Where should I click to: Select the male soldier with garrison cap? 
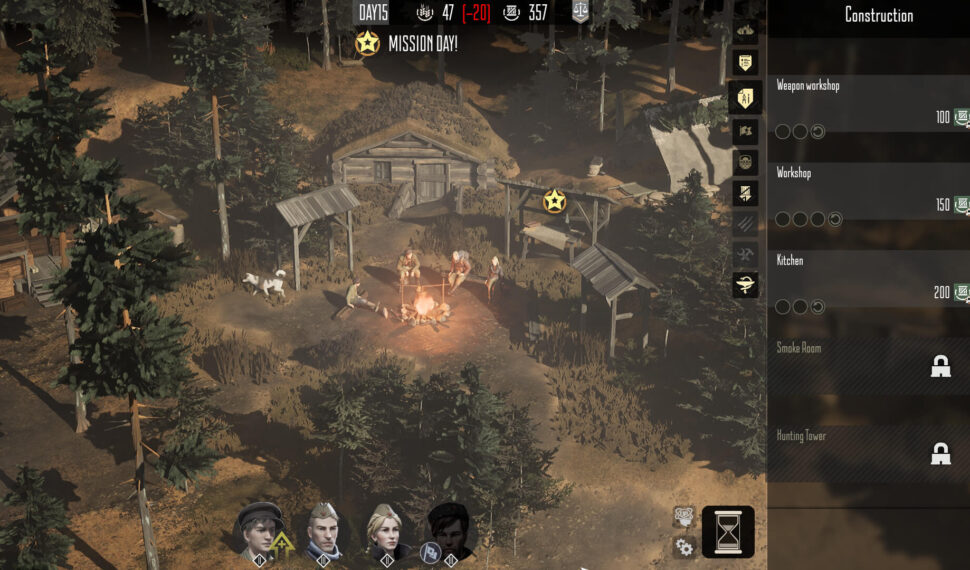(x=322, y=530)
